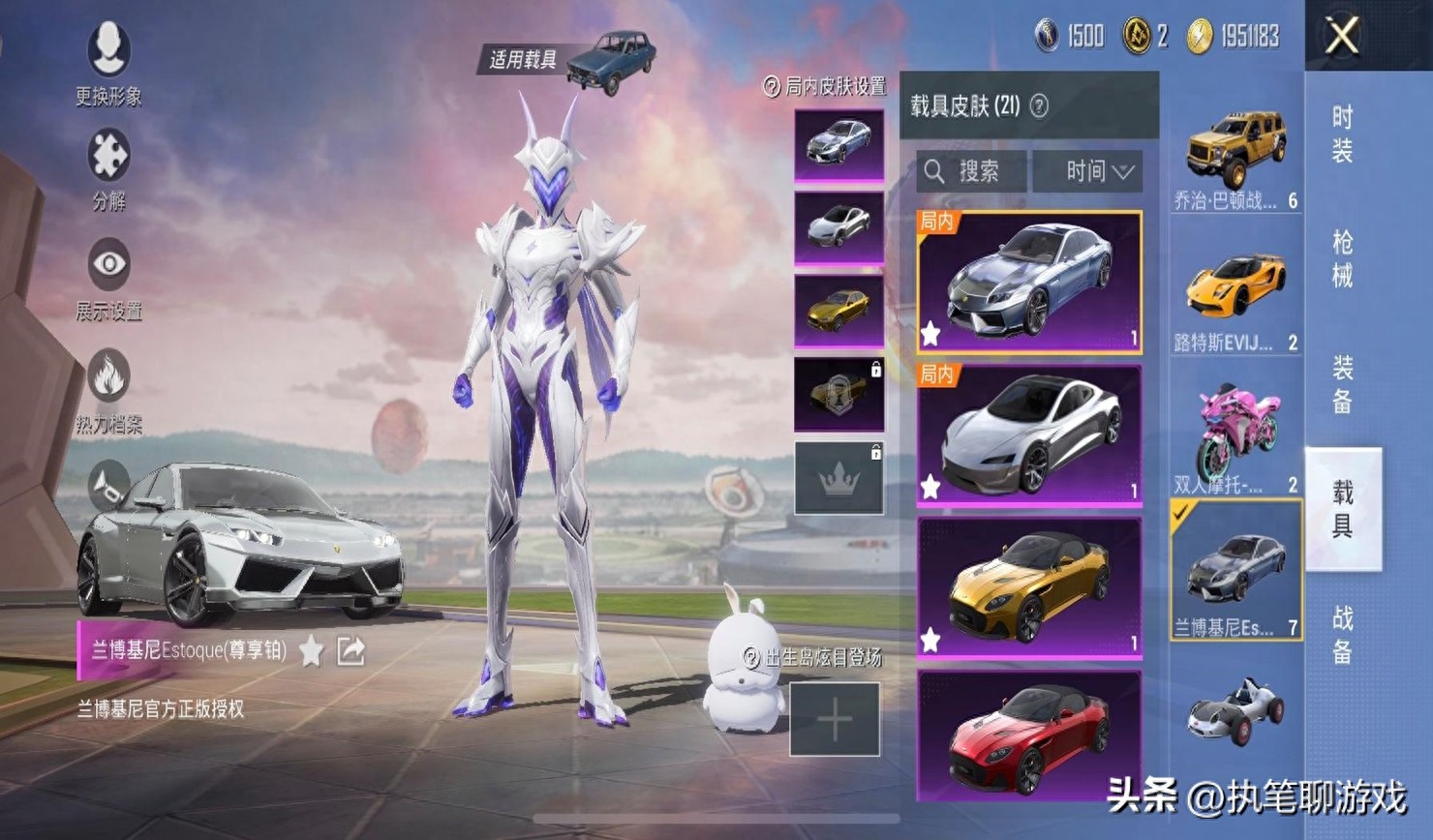Open the 热力档案 flame archive icon
The image size is (1433, 840).
click(x=107, y=375)
